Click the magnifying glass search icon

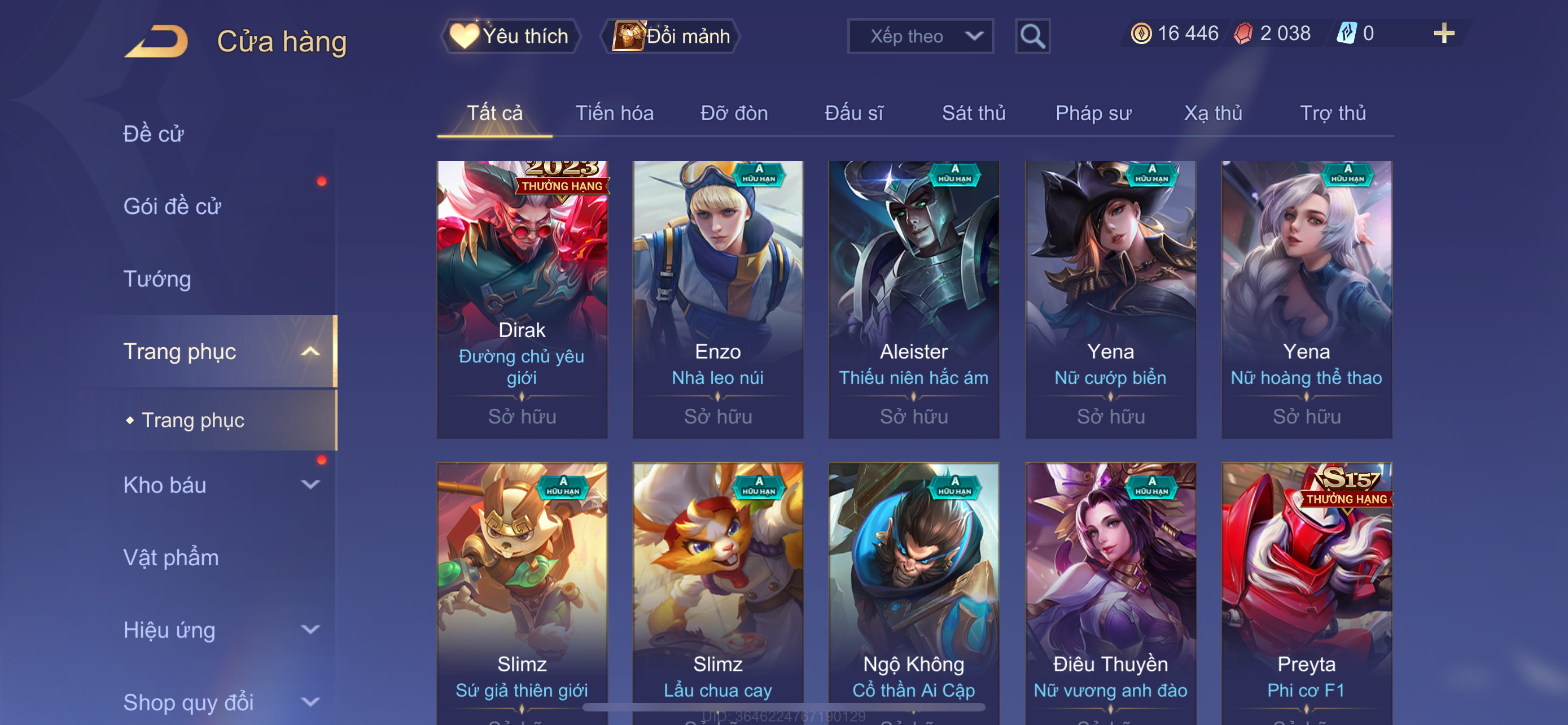coord(1032,37)
